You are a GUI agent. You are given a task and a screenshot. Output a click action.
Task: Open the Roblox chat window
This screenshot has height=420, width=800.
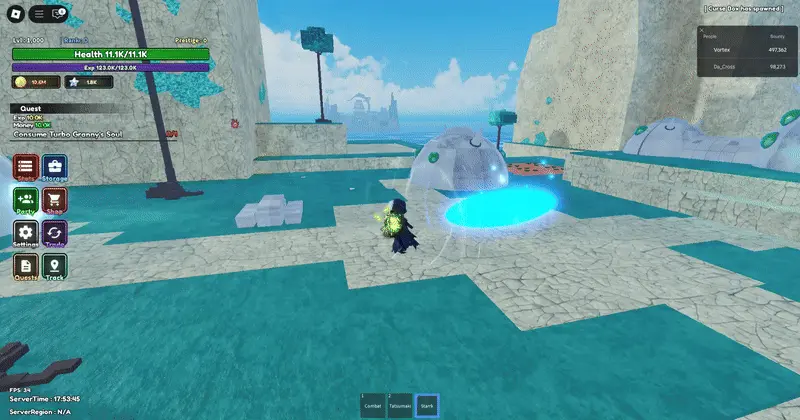(56, 14)
